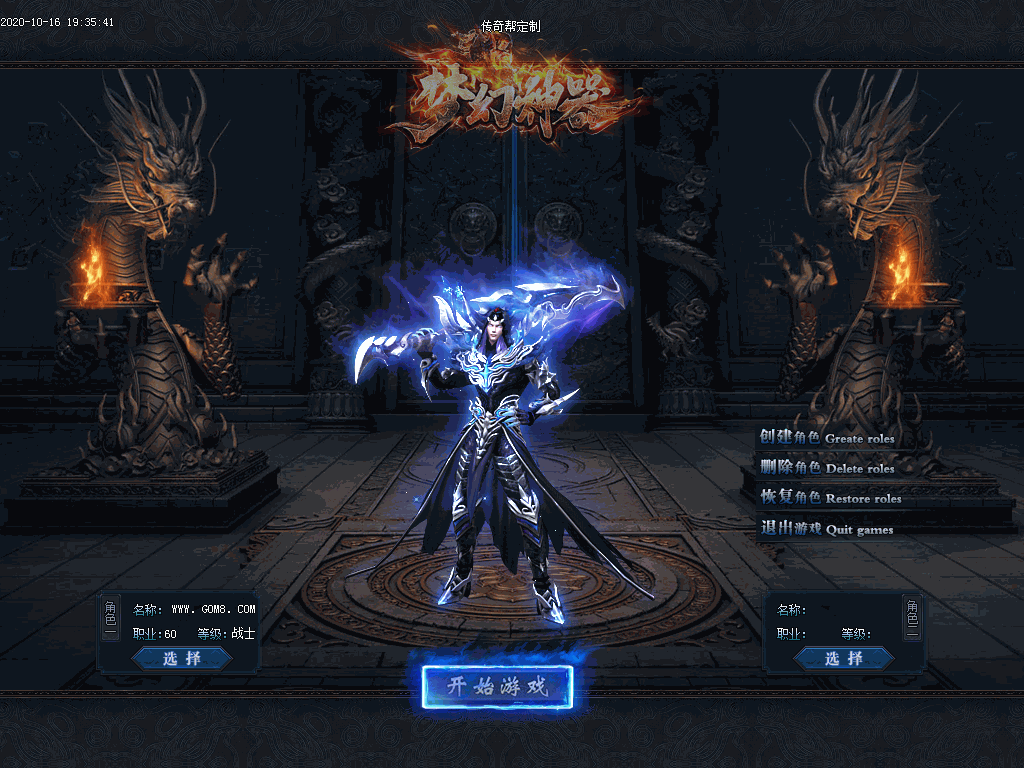The height and width of the screenshot is (768, 1024).
Task: Select the empty second character slot button
Action: pyautogui.click(x=844, y=658)
